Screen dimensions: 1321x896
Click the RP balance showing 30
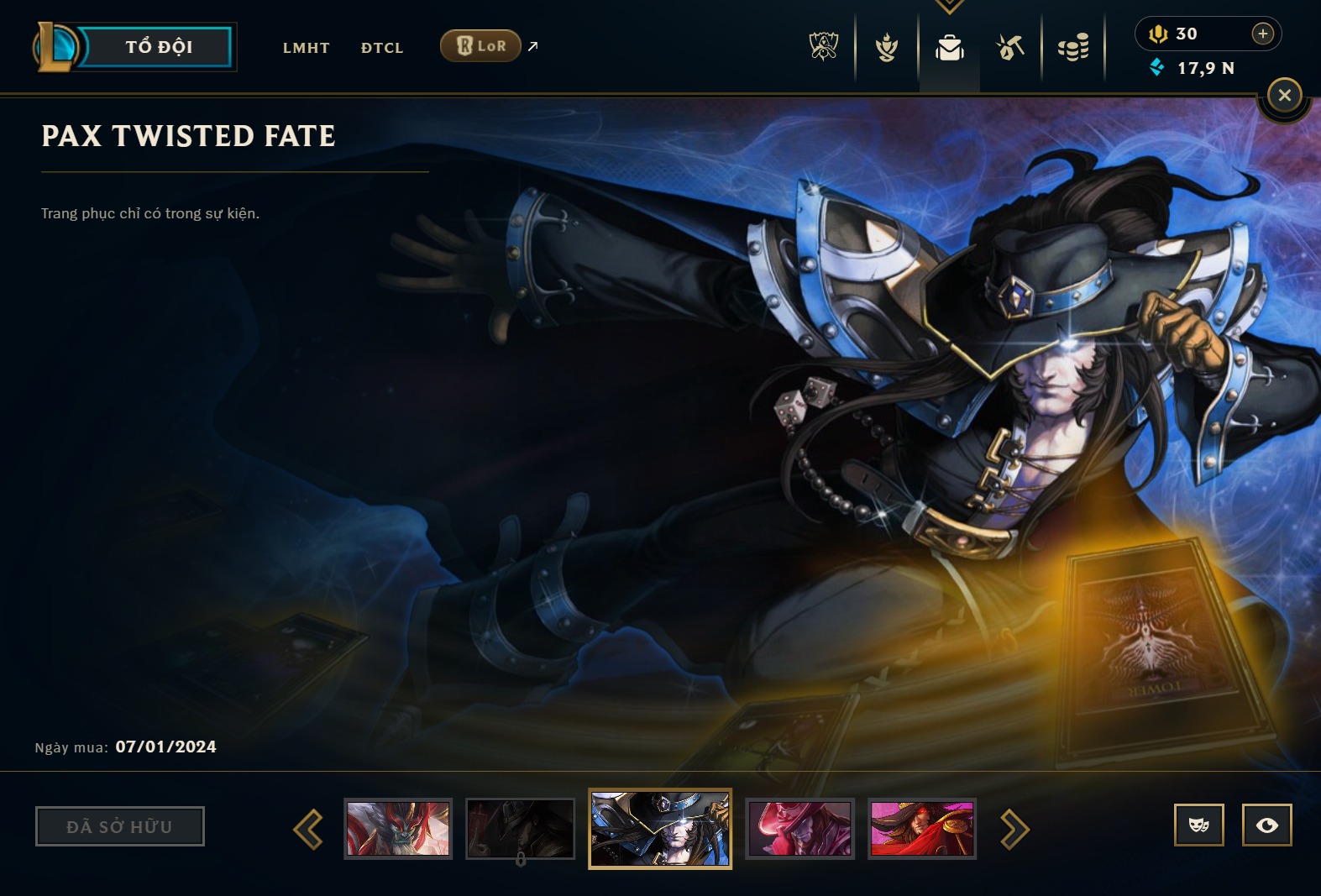pyautogui.click(x=1185, y=34)
